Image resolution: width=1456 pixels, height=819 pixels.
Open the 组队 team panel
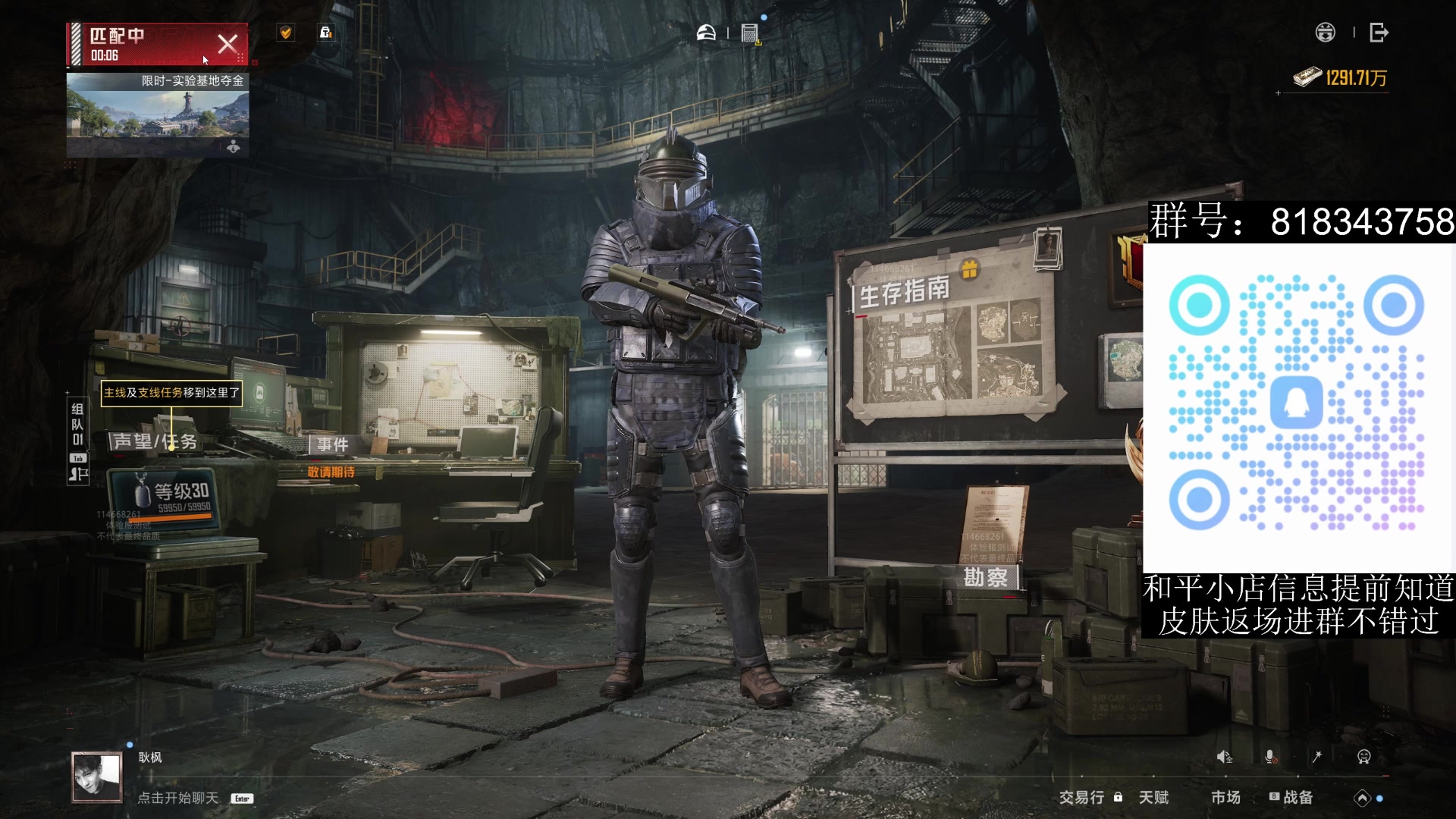pos(77,425)
